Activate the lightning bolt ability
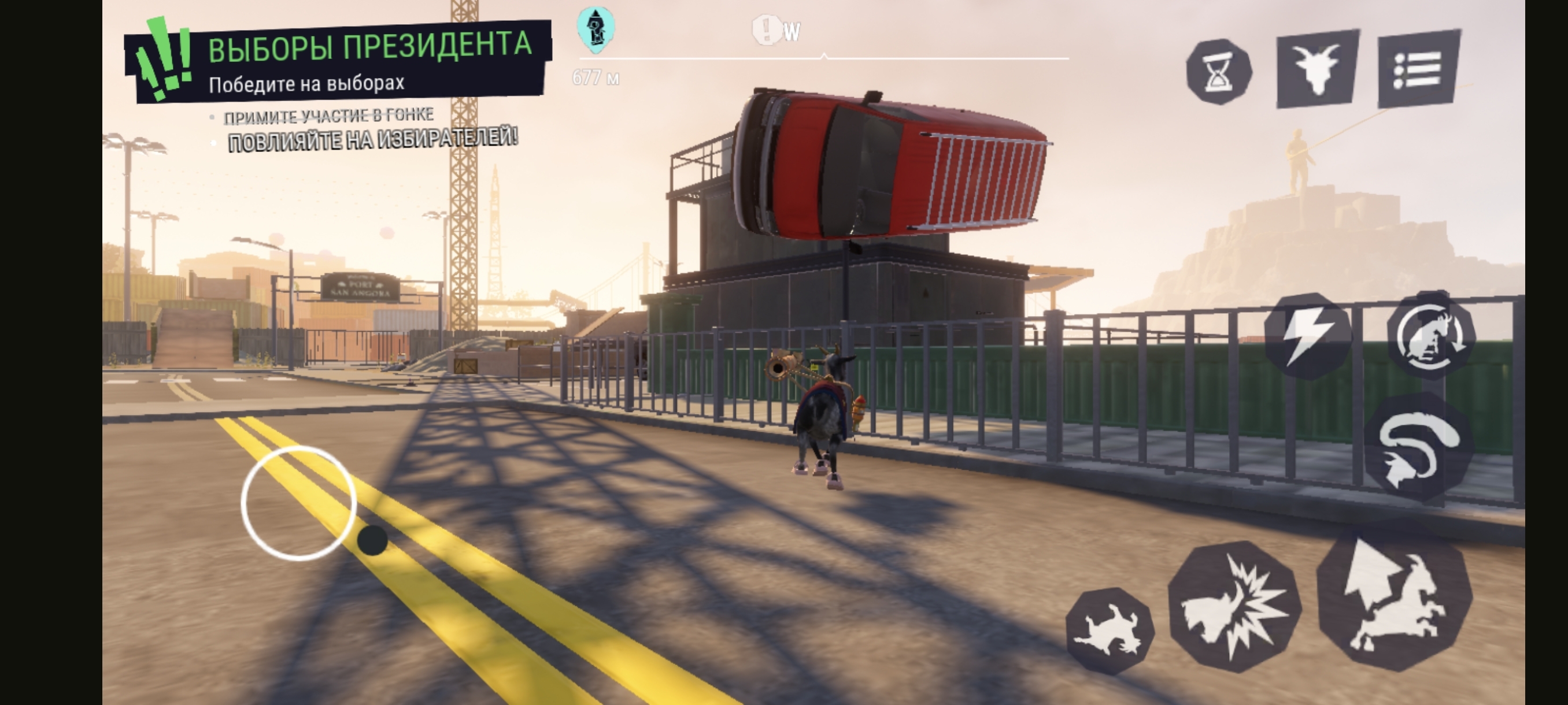Image resolution: width=1568 pixels, height=705 pixels. coord(1307,336)
